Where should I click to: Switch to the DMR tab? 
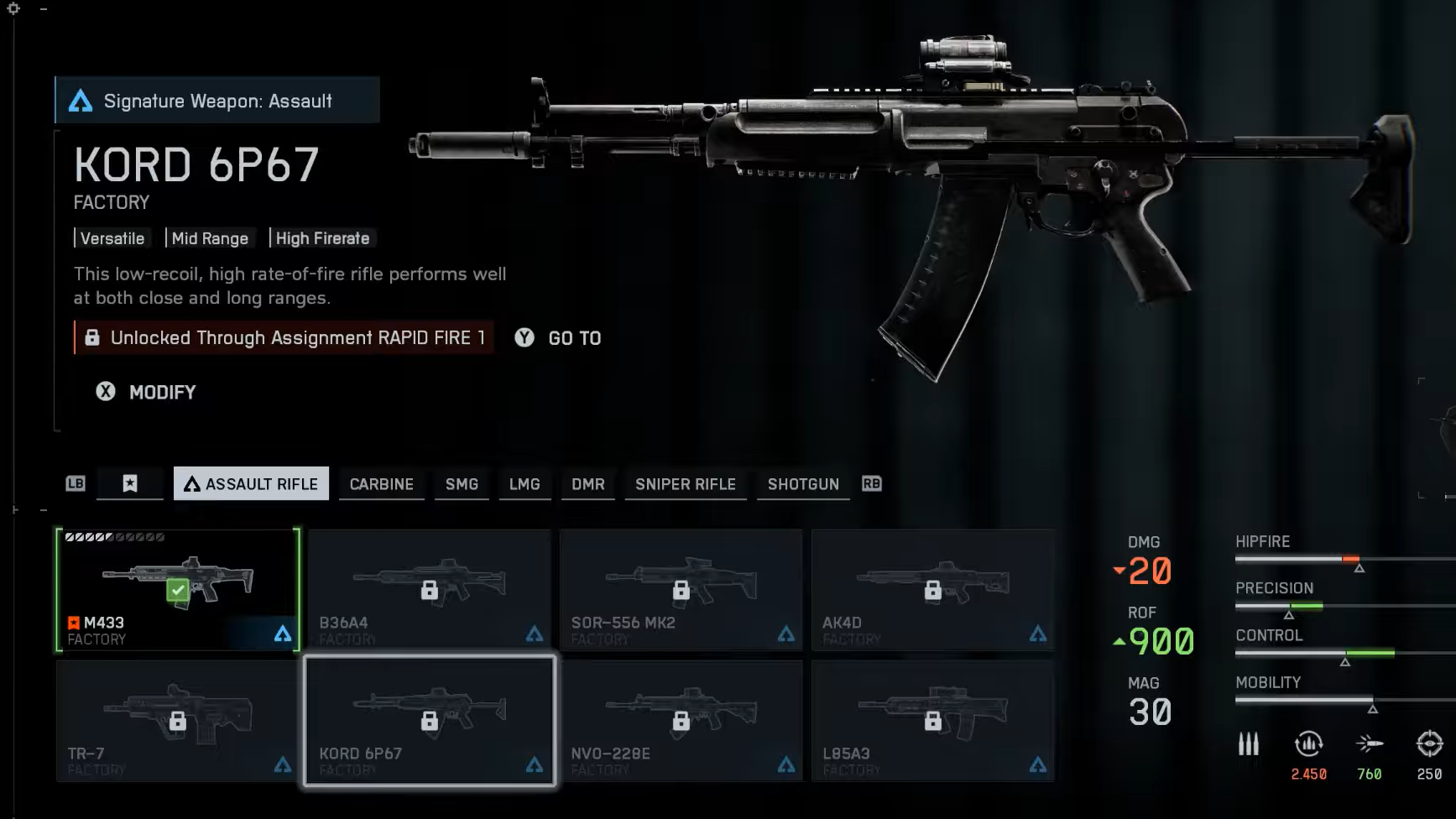pos(588,484)
